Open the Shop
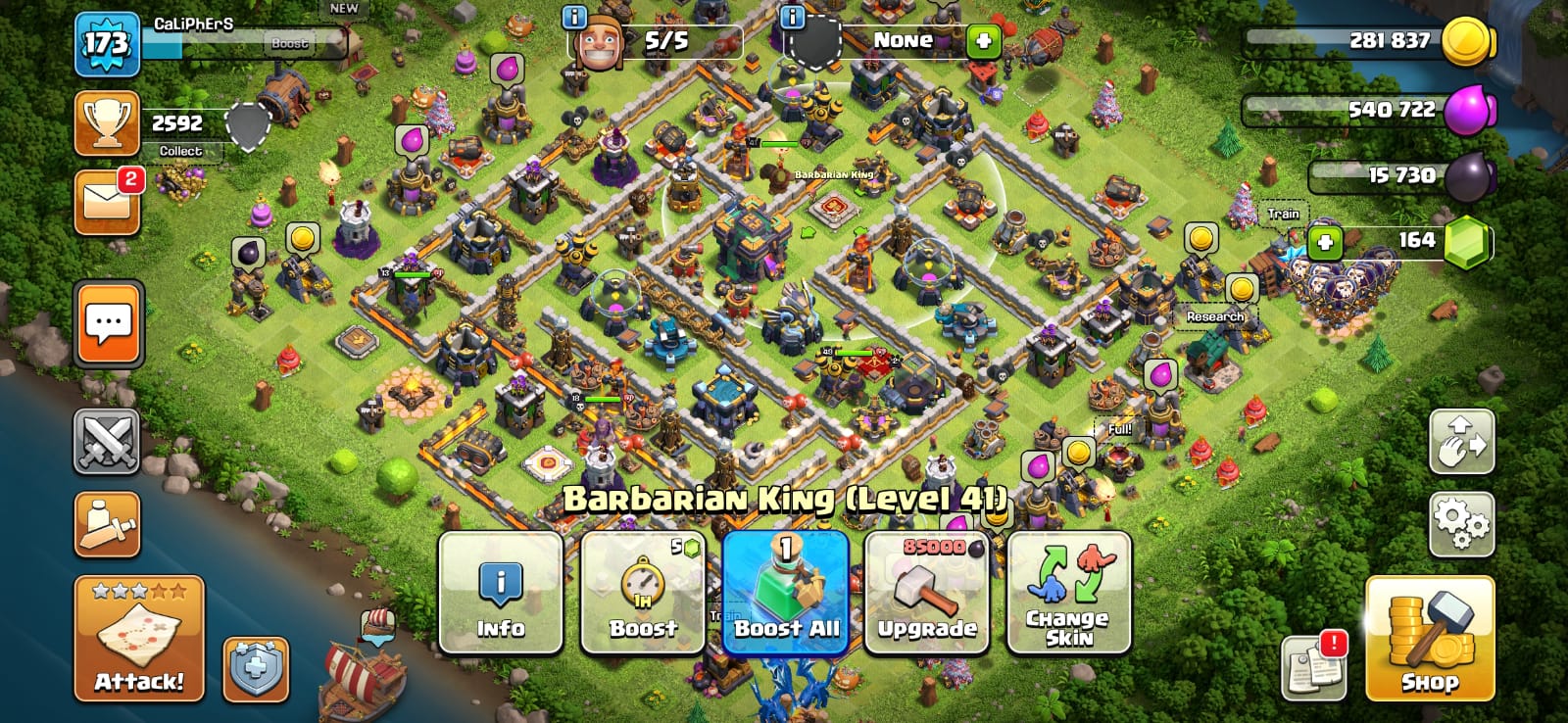This screenshot has width=1568, height=723. (1430, 638)
